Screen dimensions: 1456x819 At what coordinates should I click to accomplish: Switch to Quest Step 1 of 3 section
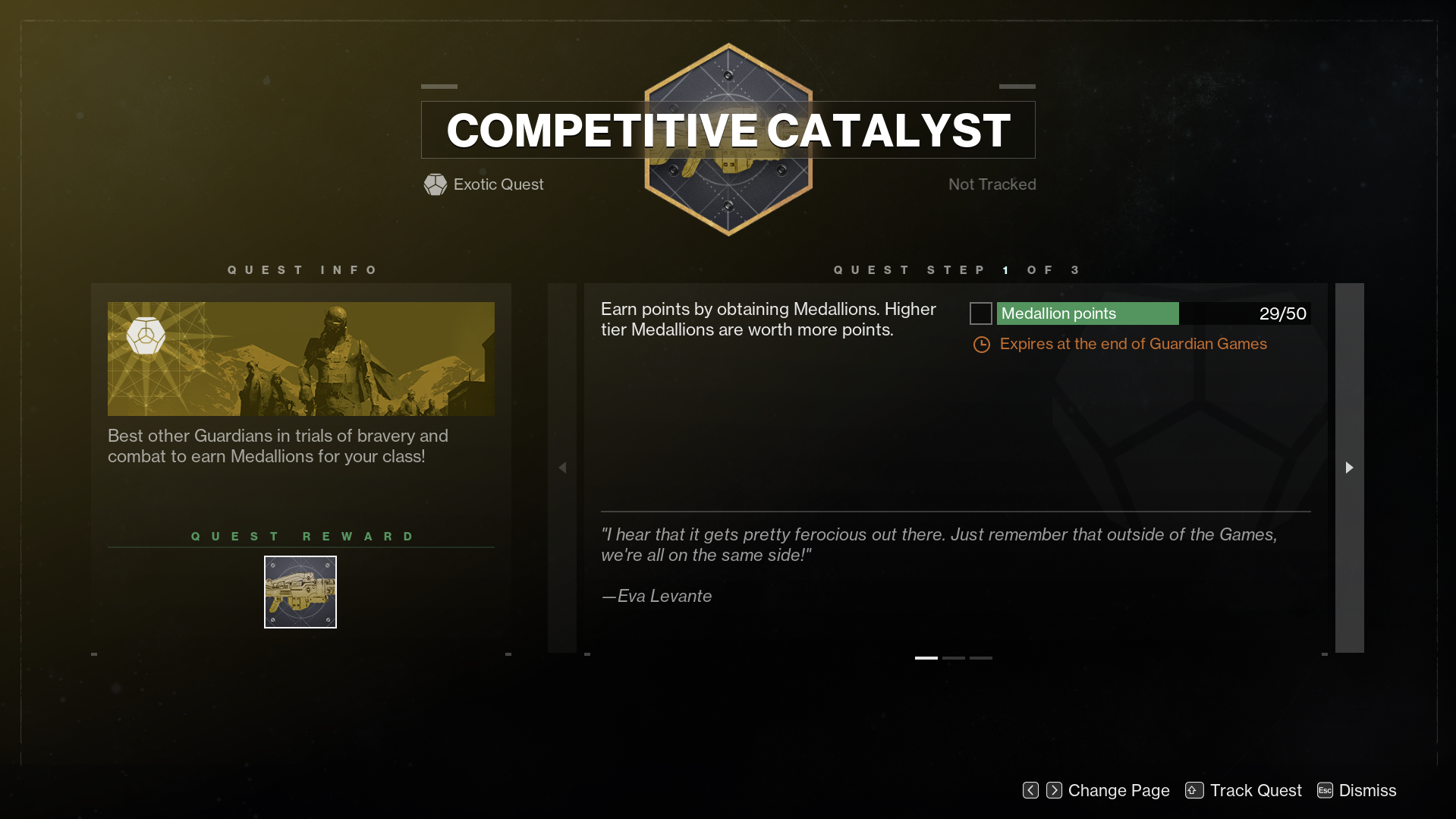coord(954,269)
